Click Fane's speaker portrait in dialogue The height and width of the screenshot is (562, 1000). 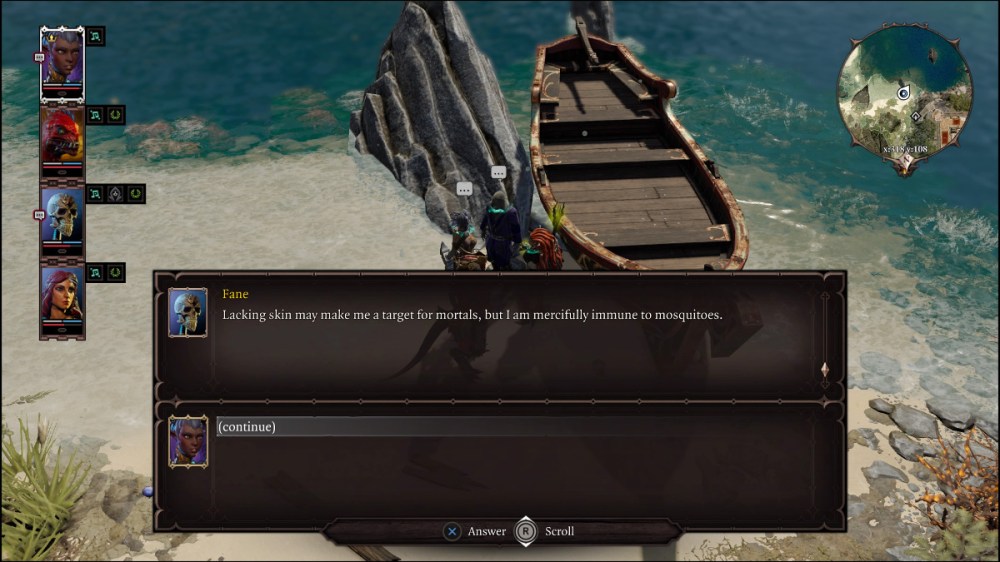pos(188,312)
